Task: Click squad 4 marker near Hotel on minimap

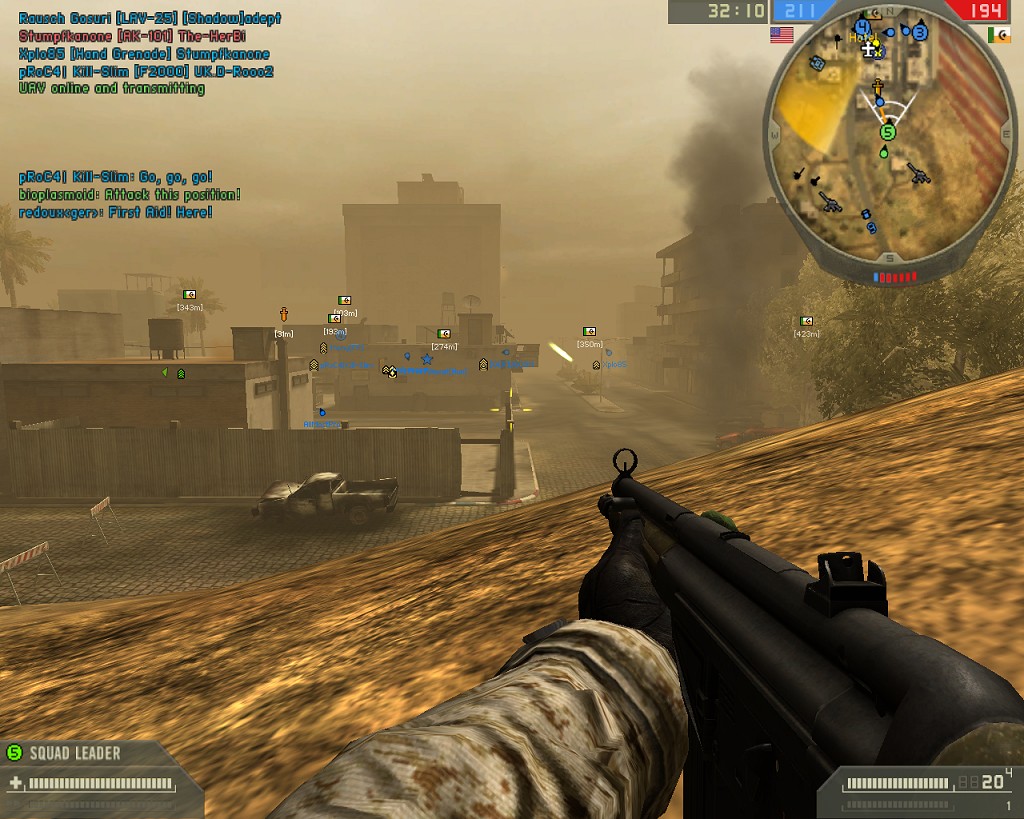Action: (861, 27)
